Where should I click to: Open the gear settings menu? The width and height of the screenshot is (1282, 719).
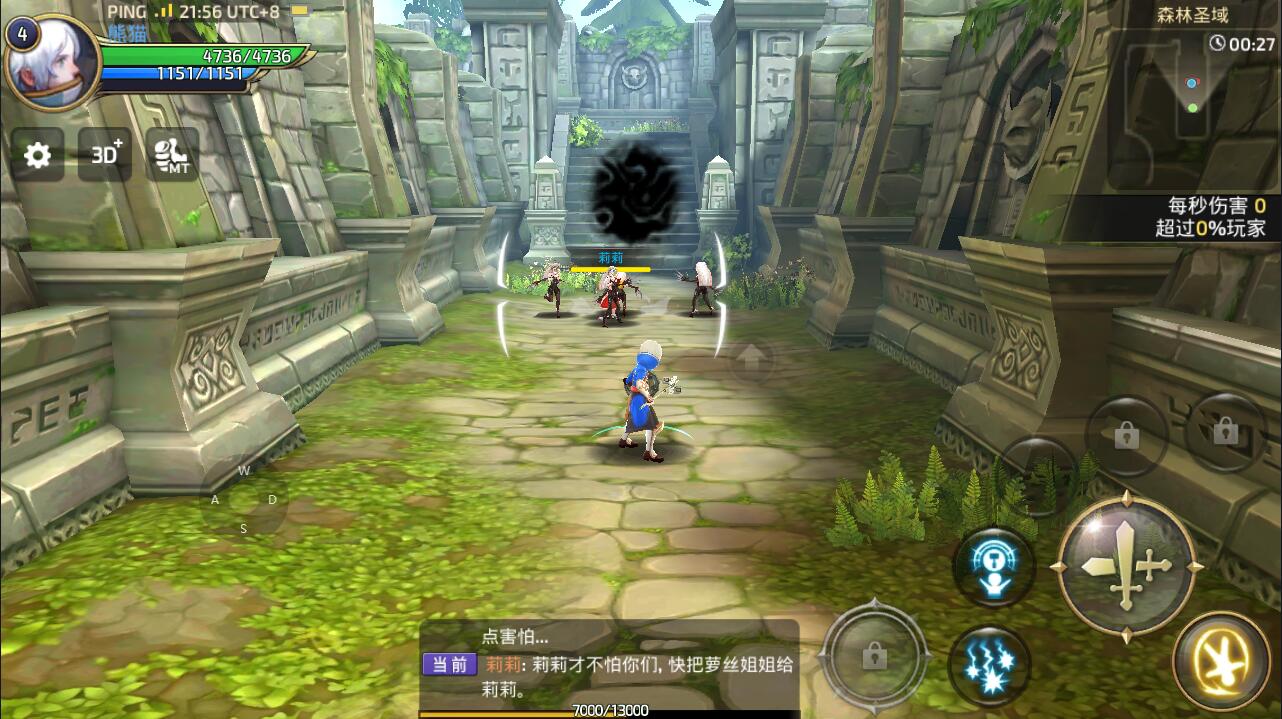37,155
